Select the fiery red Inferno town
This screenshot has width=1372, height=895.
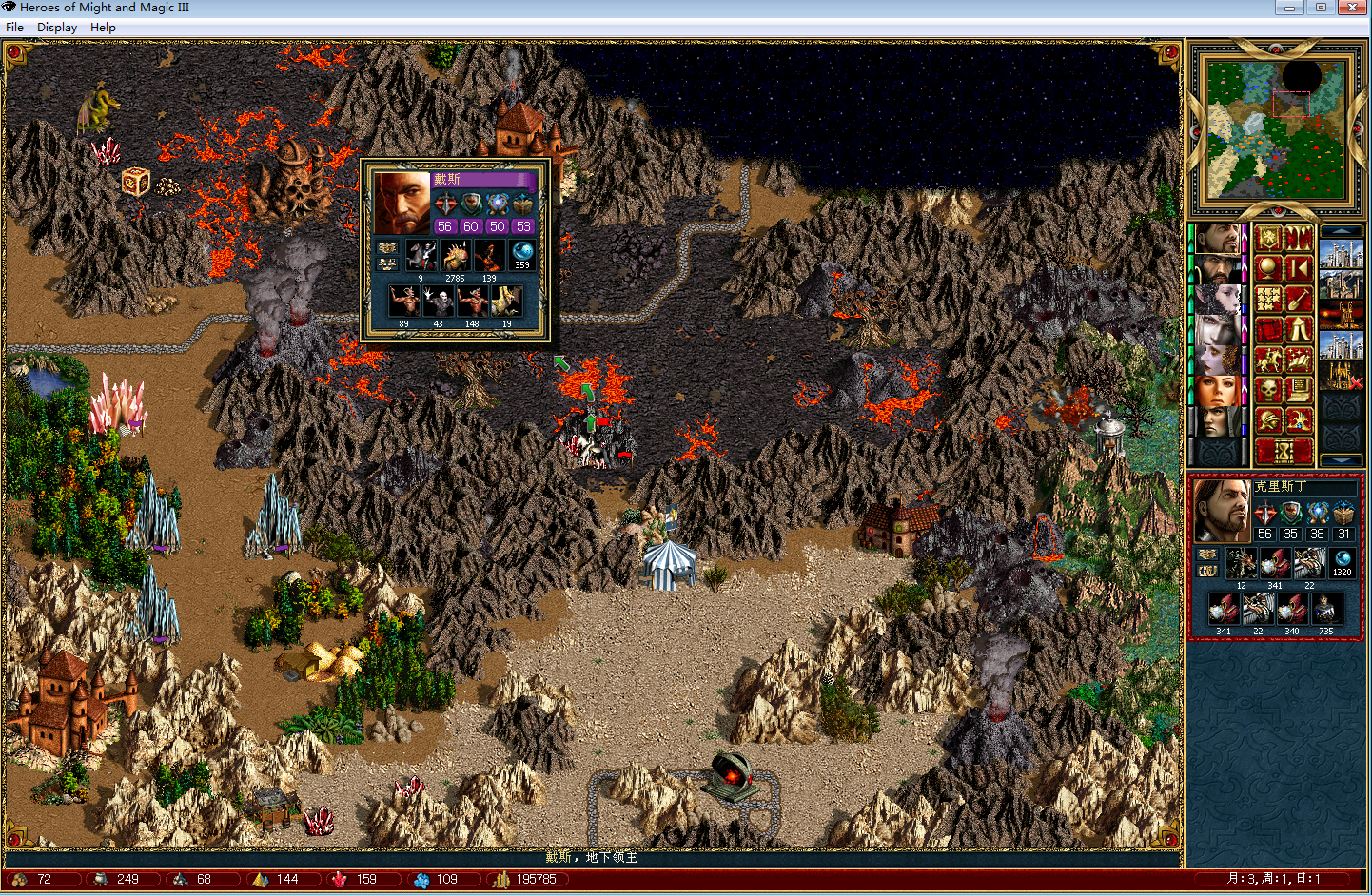[1342, 315]
